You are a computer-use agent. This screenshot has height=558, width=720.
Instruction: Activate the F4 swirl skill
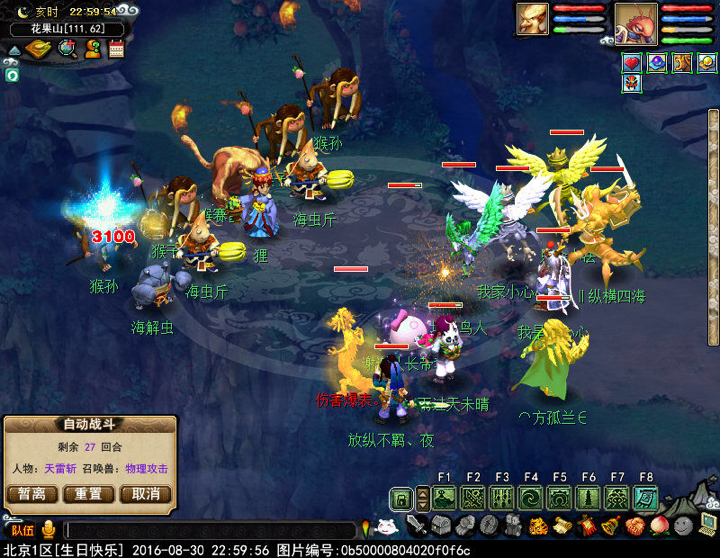tap(531, 498)
